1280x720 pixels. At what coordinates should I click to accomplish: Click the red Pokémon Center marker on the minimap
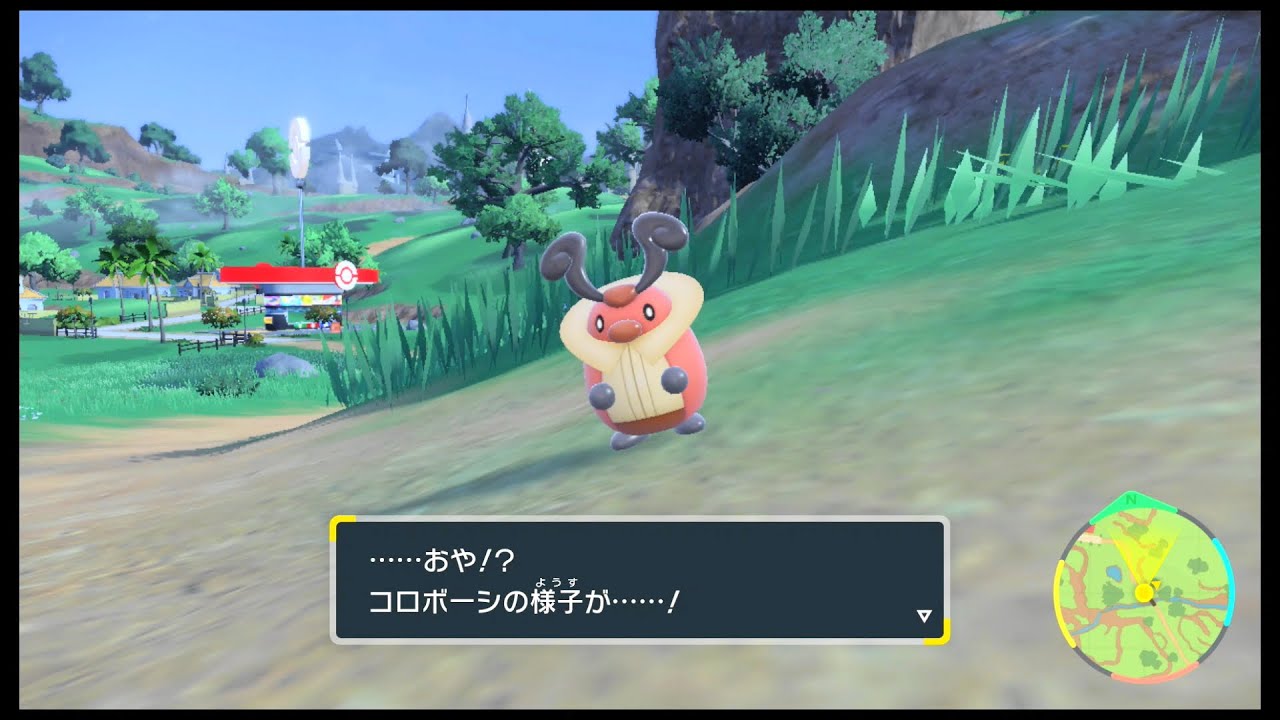[1090, 531]
